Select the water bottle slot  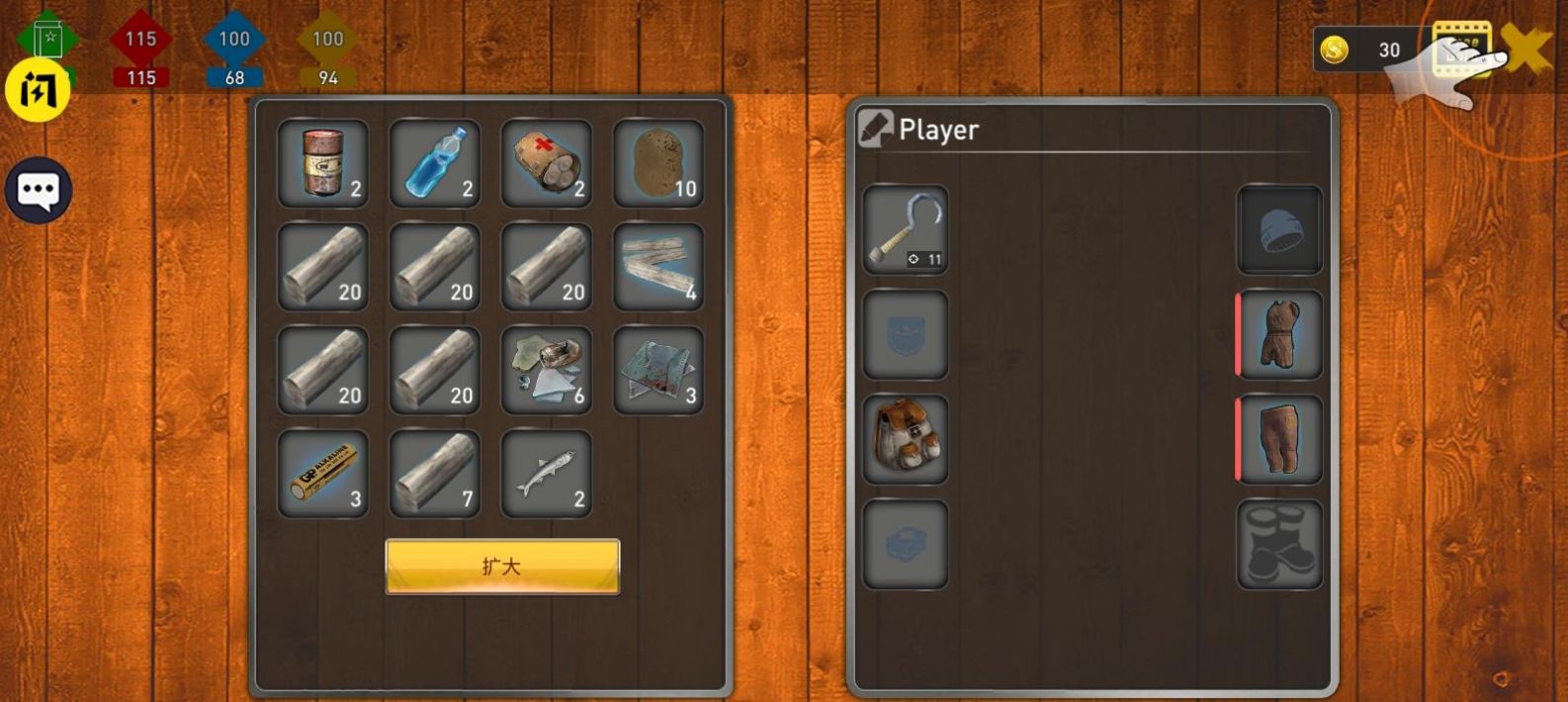435,163
